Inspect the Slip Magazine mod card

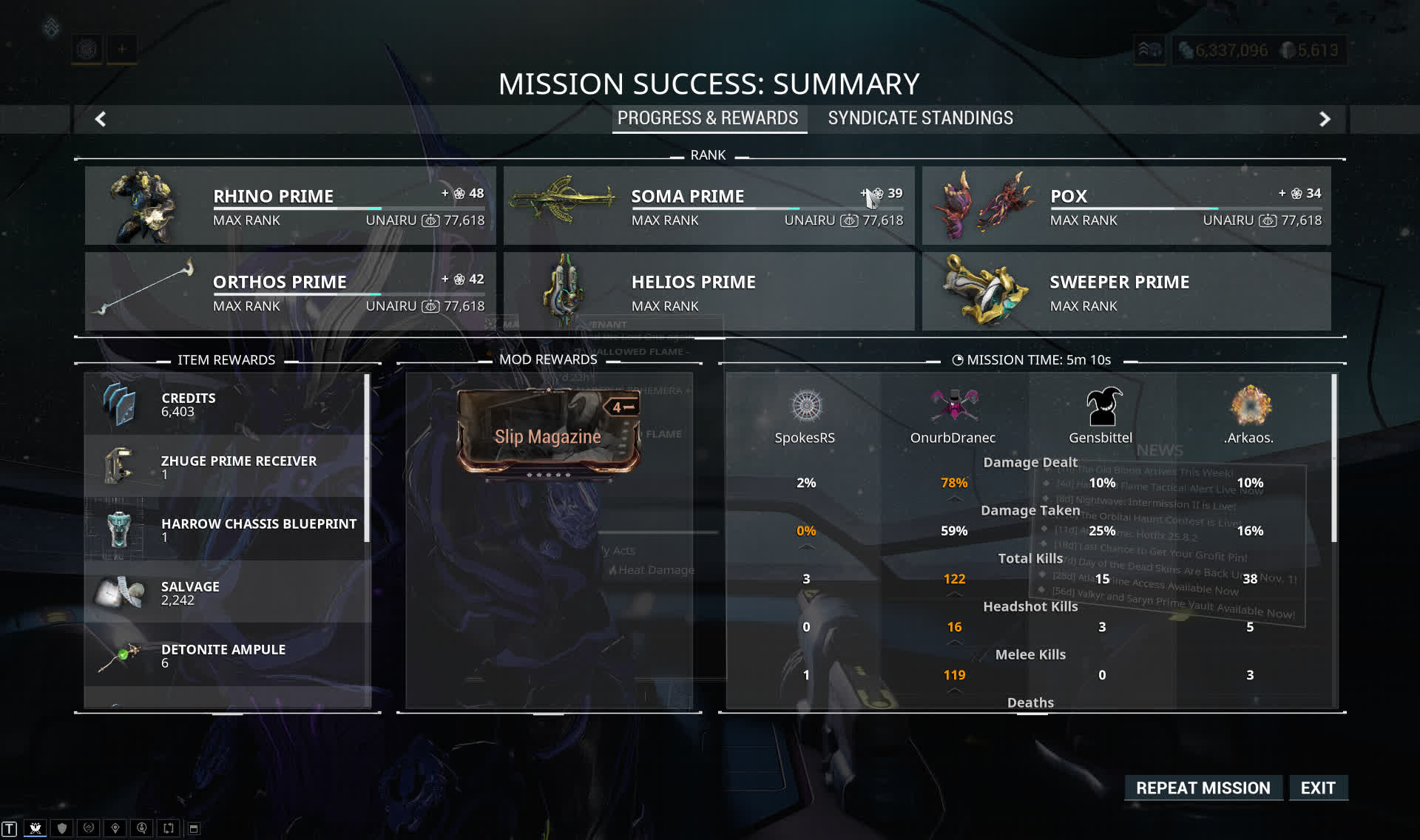[x=548, y=432]
